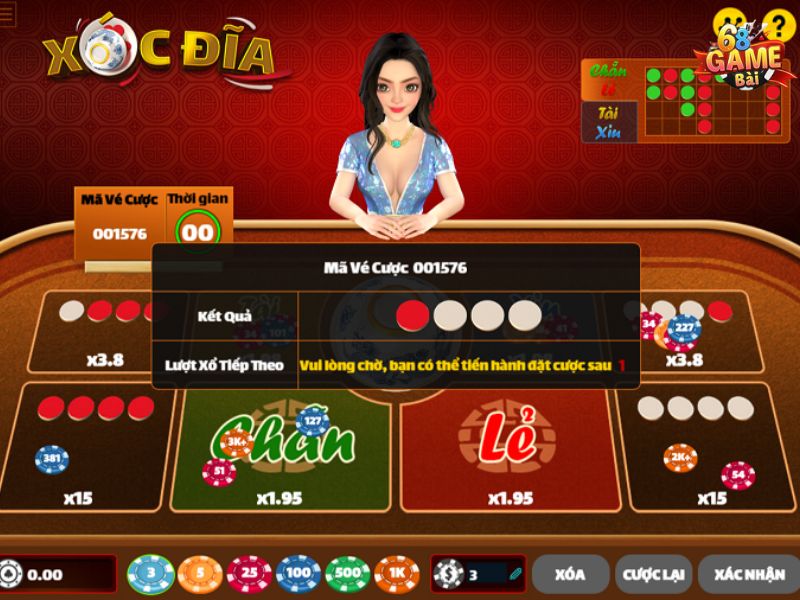The width and height of the screenshot is (800, 600).
Task: Pick the red 25 chip
Action: (249, 574)
